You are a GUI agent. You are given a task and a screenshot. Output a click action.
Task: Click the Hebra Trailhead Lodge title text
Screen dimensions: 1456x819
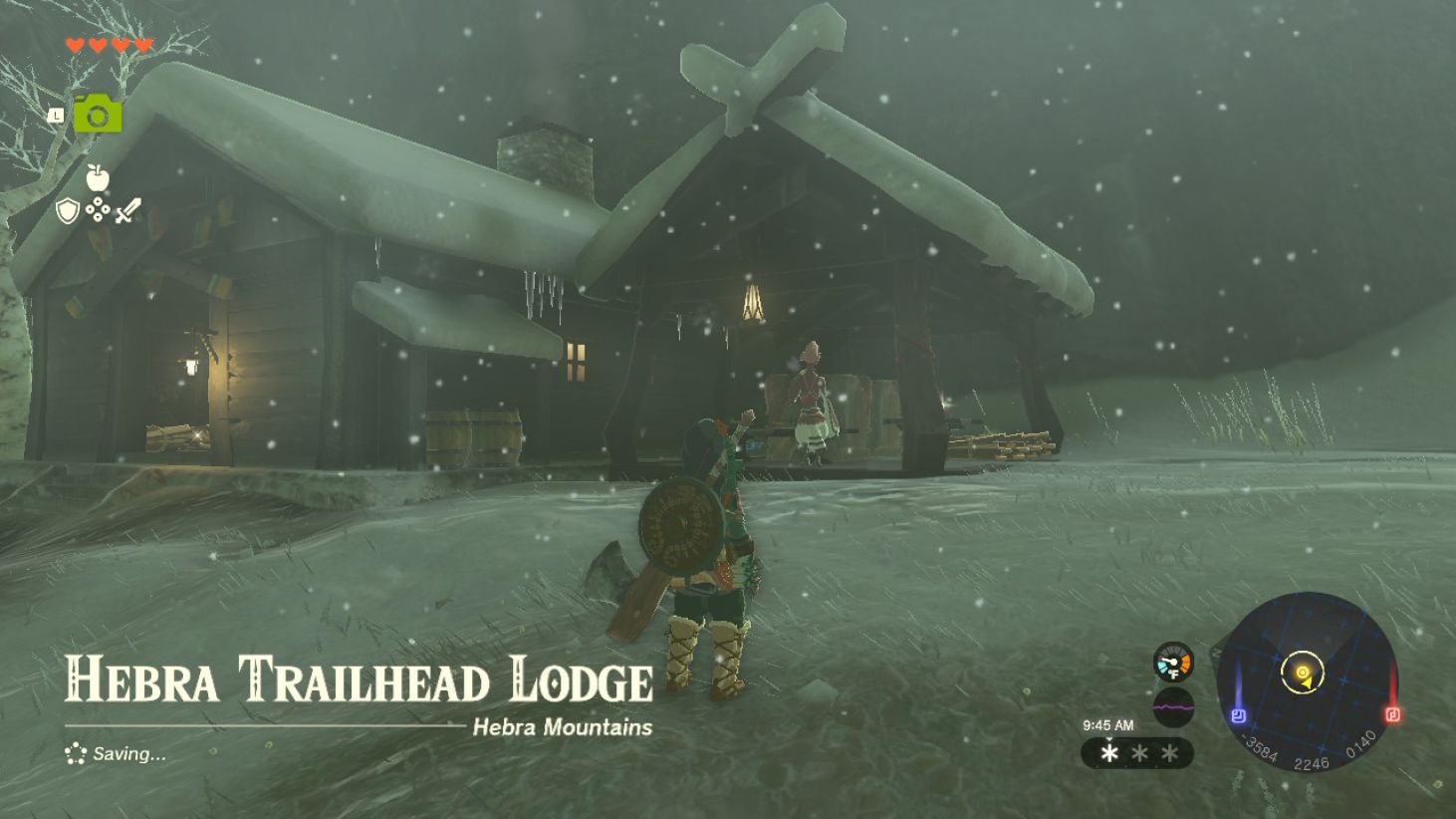tap(359, 682)
